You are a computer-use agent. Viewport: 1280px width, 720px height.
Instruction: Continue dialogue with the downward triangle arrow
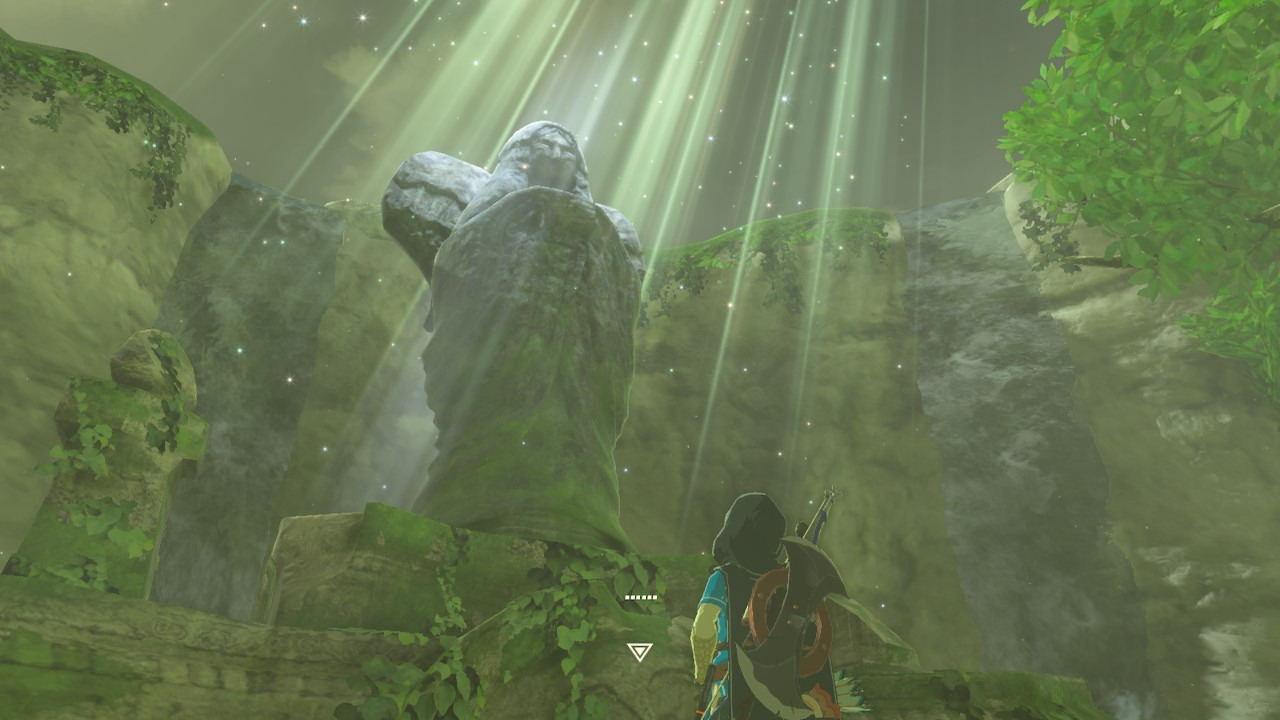(x=639, y=652)
